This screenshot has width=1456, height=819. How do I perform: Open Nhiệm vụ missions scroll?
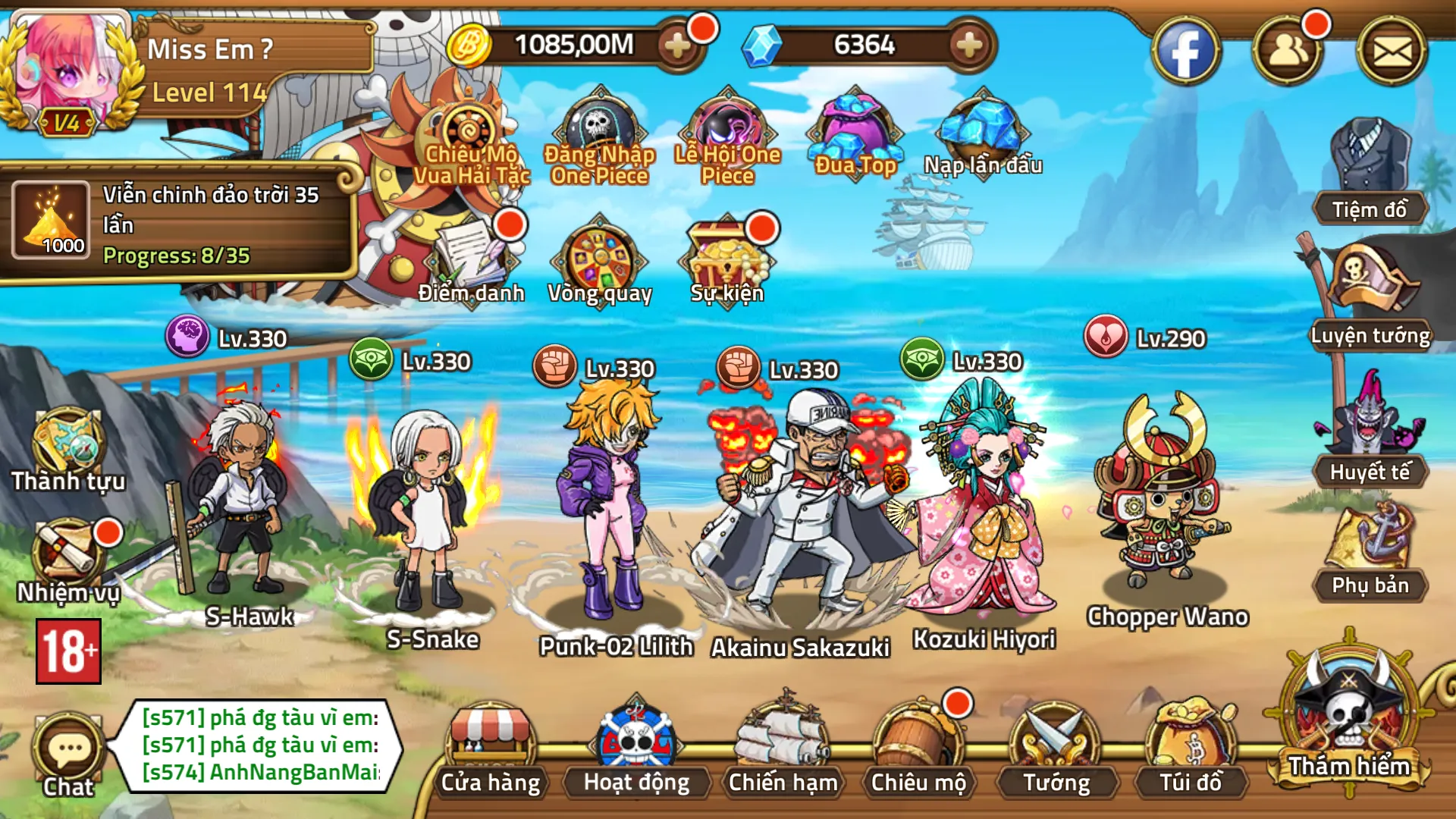[67, 559]
